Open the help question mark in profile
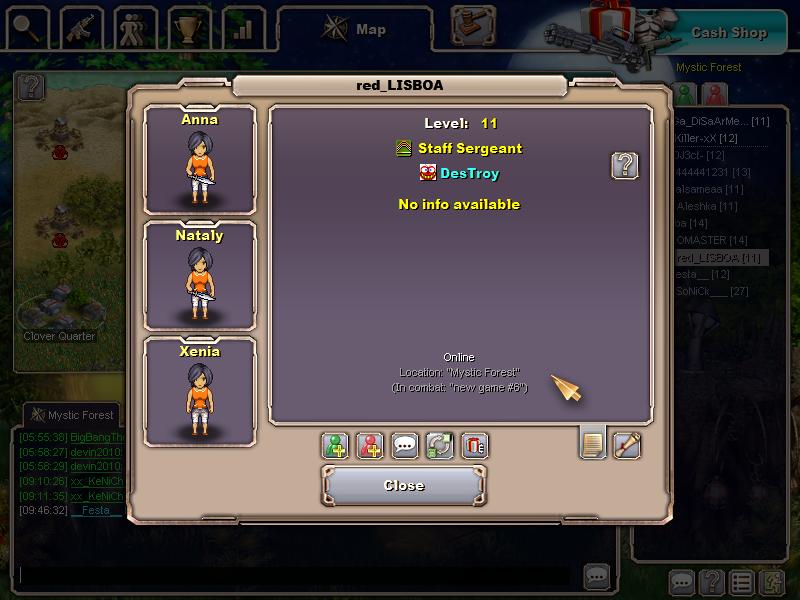 point(625,166)
